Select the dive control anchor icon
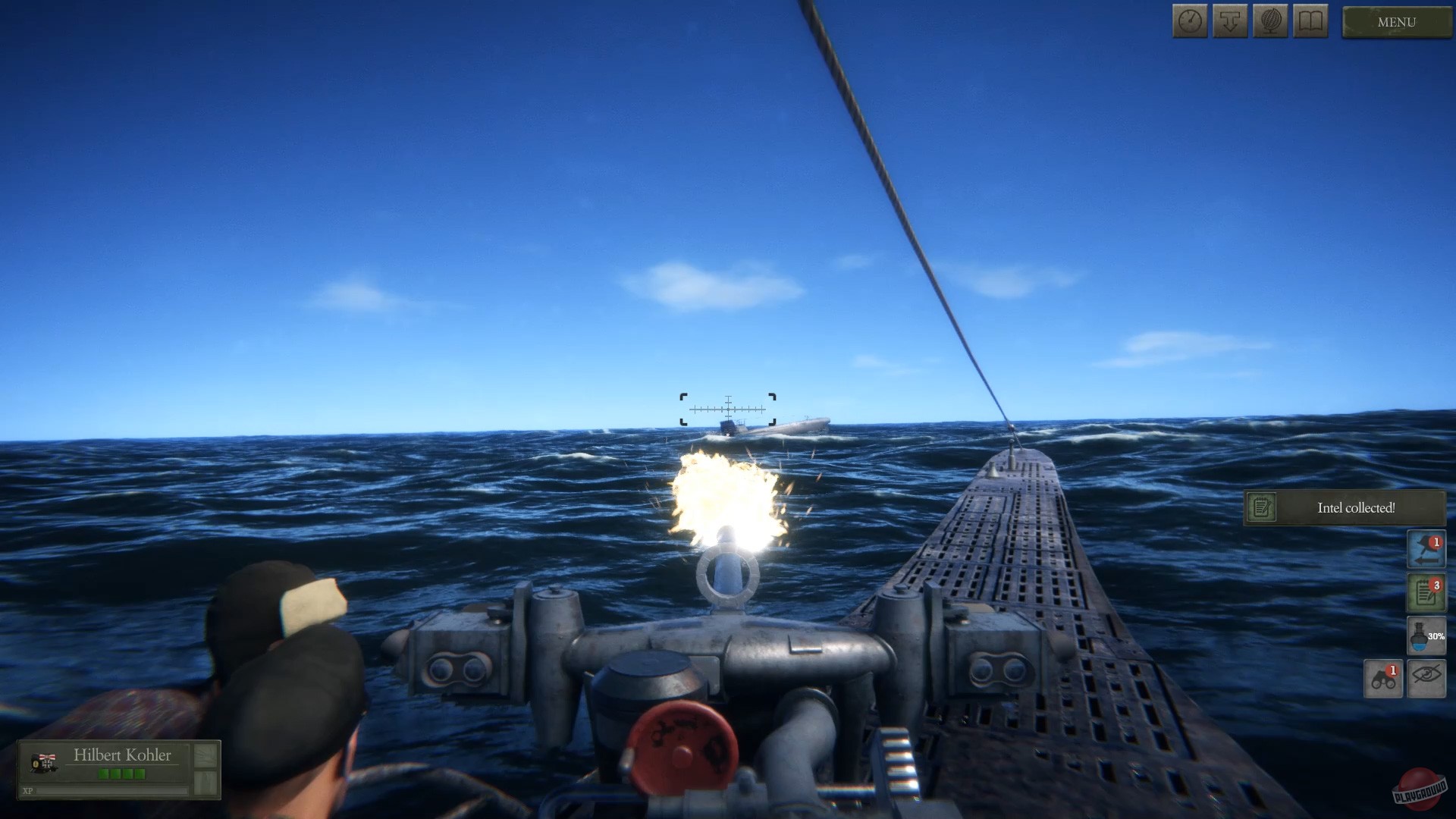Viewport: 1456px width, 819px height. 1230,21
